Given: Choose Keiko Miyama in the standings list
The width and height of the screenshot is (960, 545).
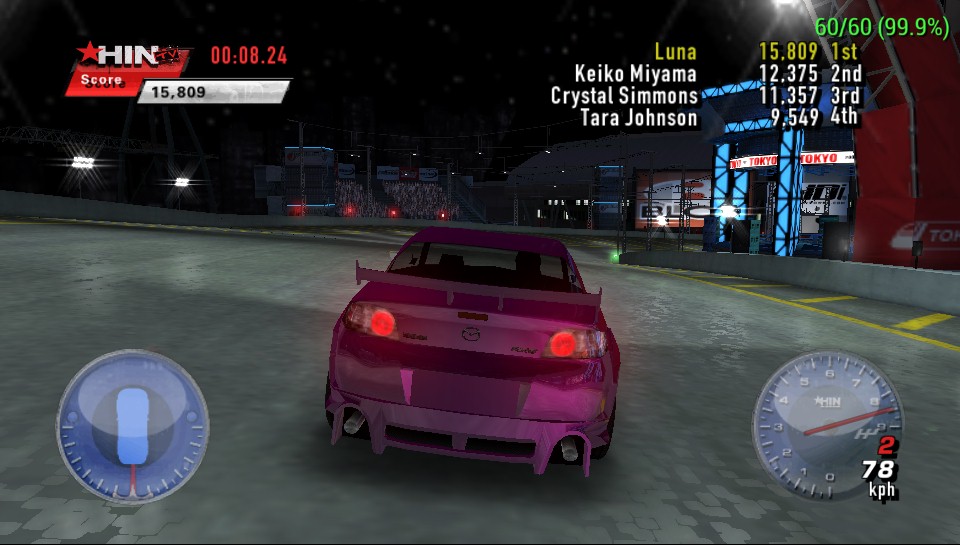Looking at the screenshot, I should click(716, 74).
